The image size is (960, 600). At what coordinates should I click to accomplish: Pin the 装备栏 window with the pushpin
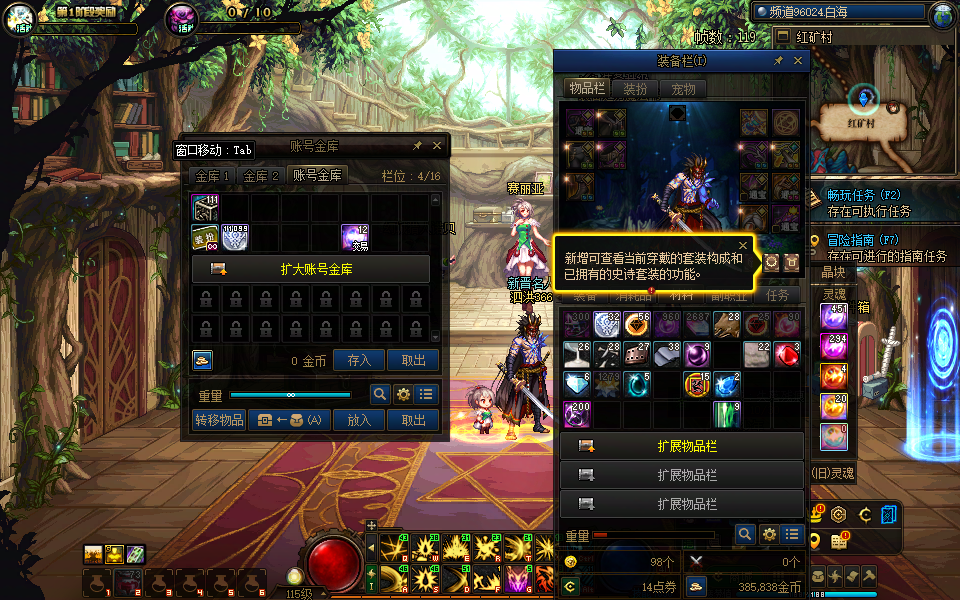[x=778, y=61]
